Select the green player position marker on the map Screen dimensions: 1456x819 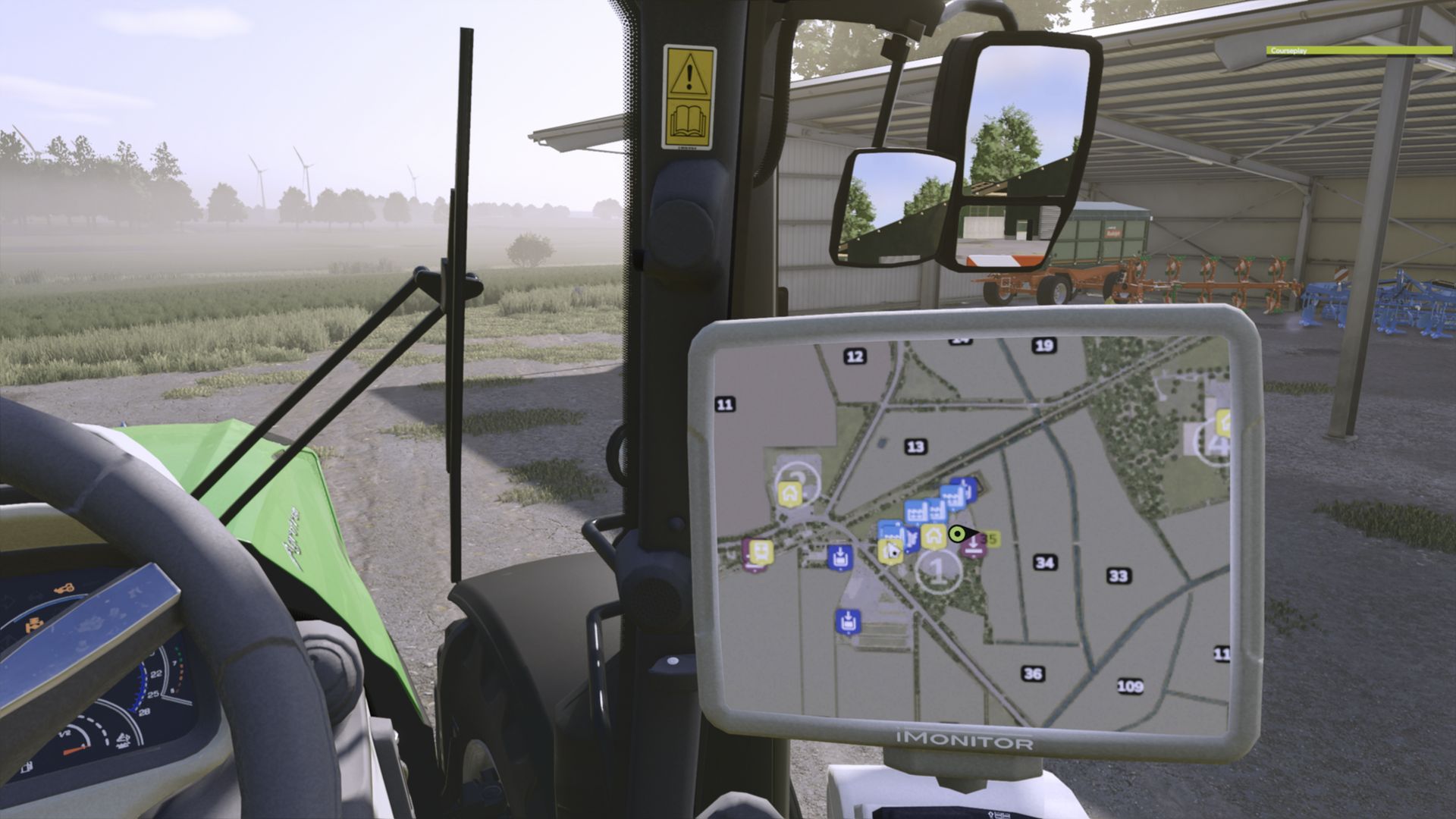click(x=957, y=534)
